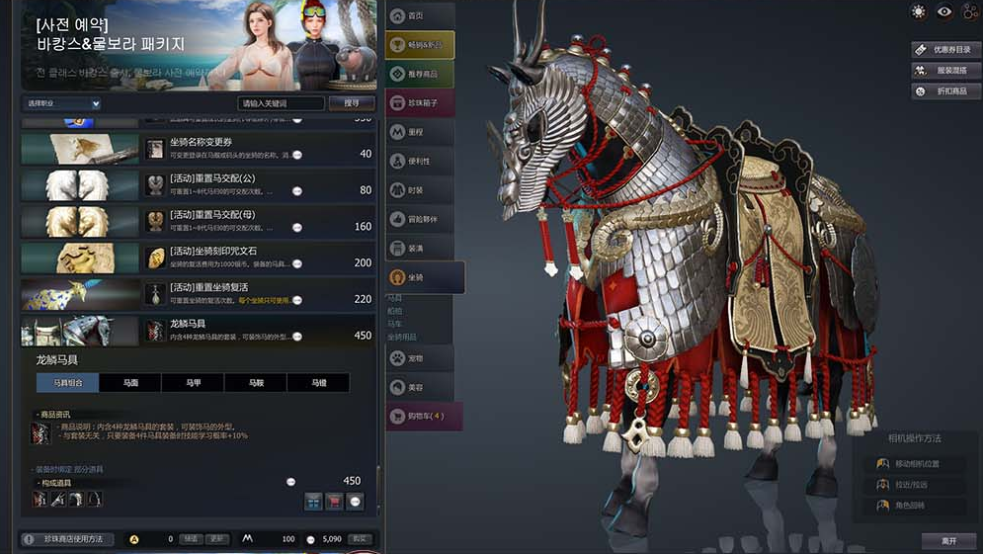This screenshot has height=554, width=983.
Task: Select the 时装 outfit category
Action: pos(419,189)
